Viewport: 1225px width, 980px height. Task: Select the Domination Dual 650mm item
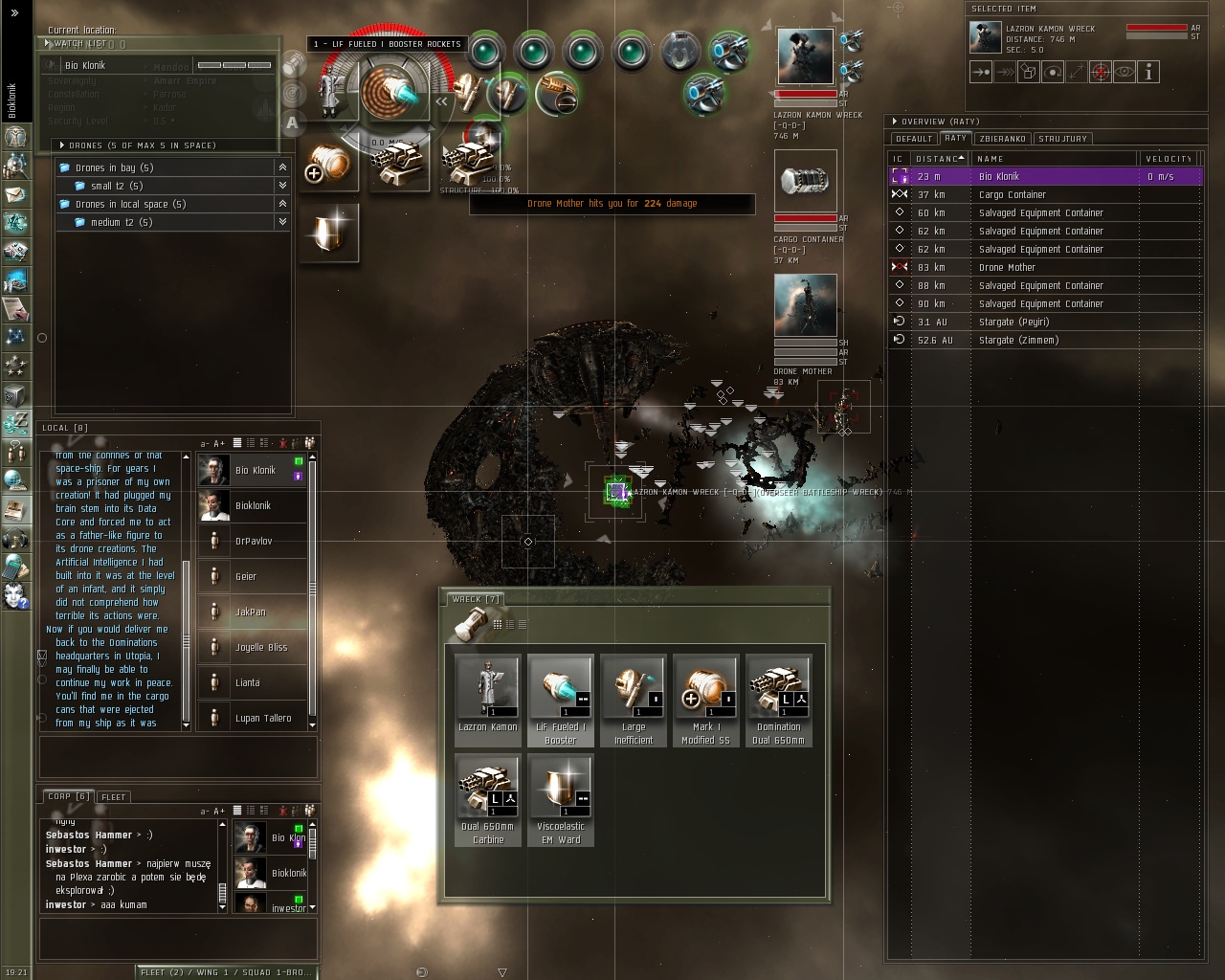779,689
